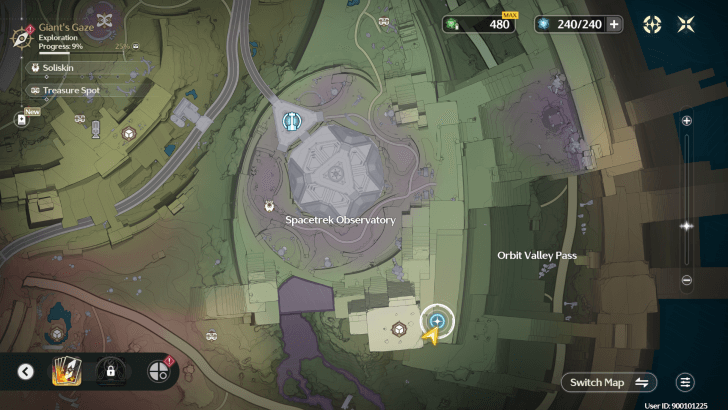Open the crosshair icon with red alert badge
Viewport: 728px width, 410px height.
pyautogui.click(x=156, y=372)
